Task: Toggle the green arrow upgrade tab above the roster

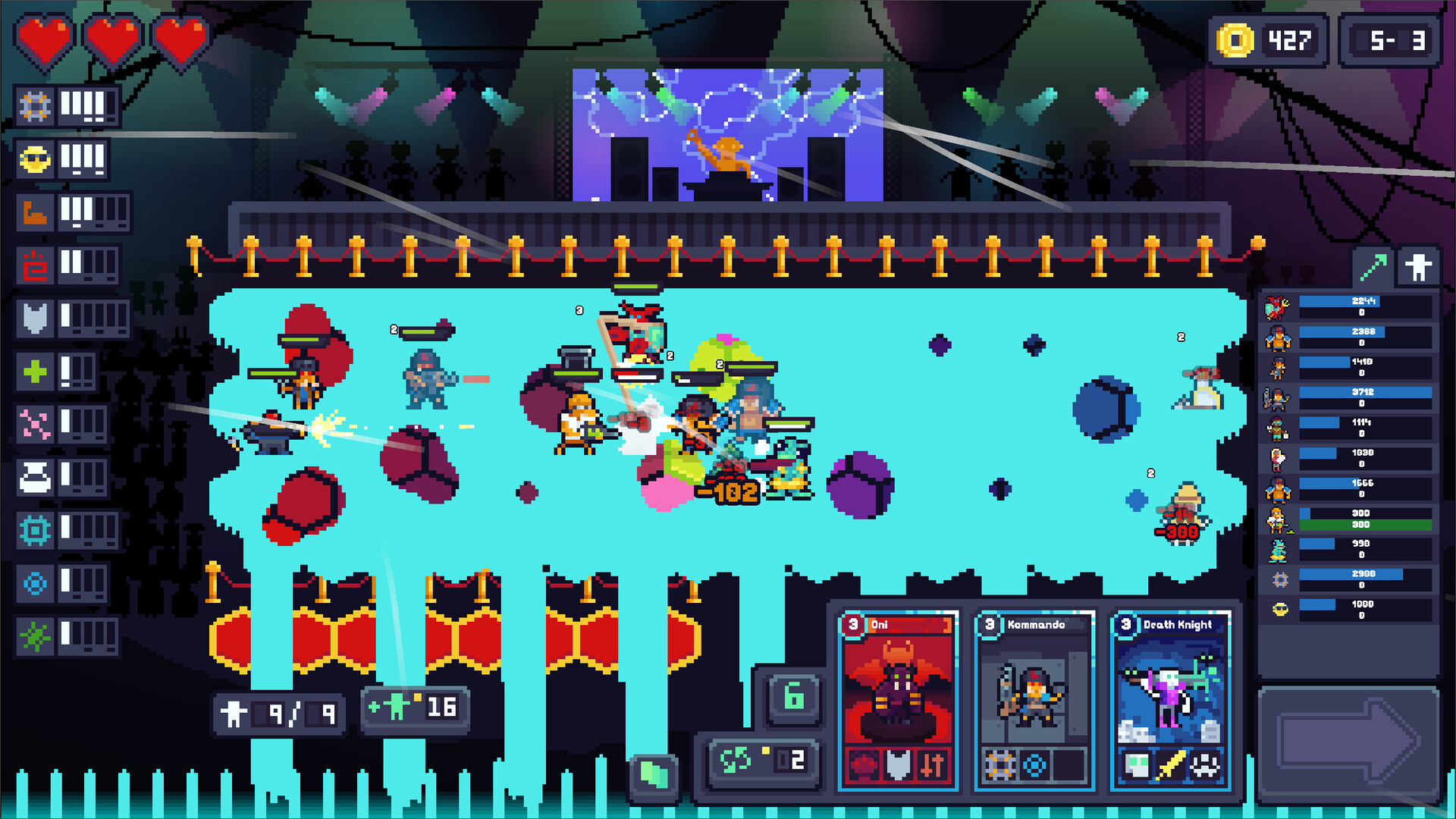Action: 1374,266
